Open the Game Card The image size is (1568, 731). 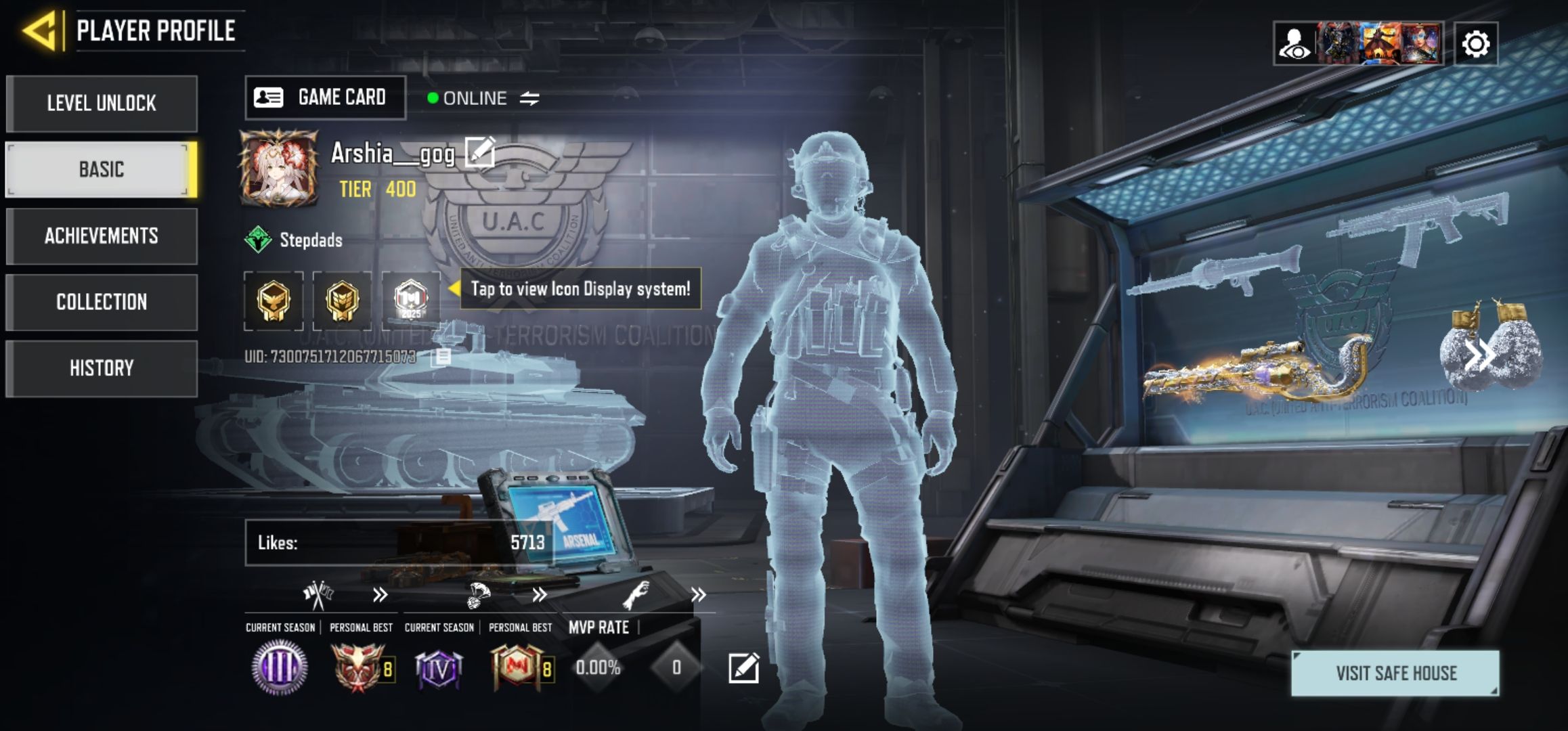click(x=325, y=97)
